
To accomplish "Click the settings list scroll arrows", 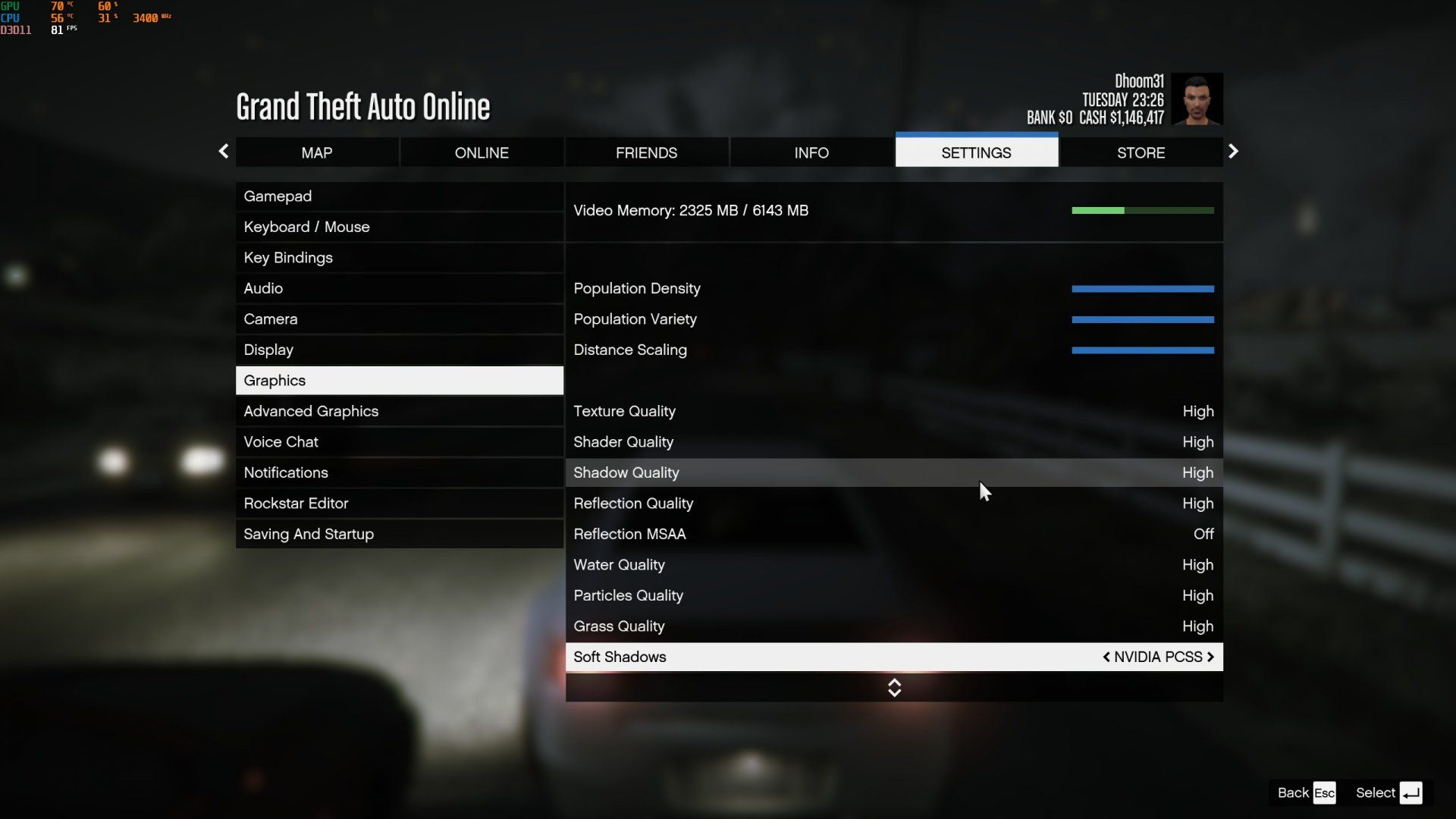I will point(894,688).
